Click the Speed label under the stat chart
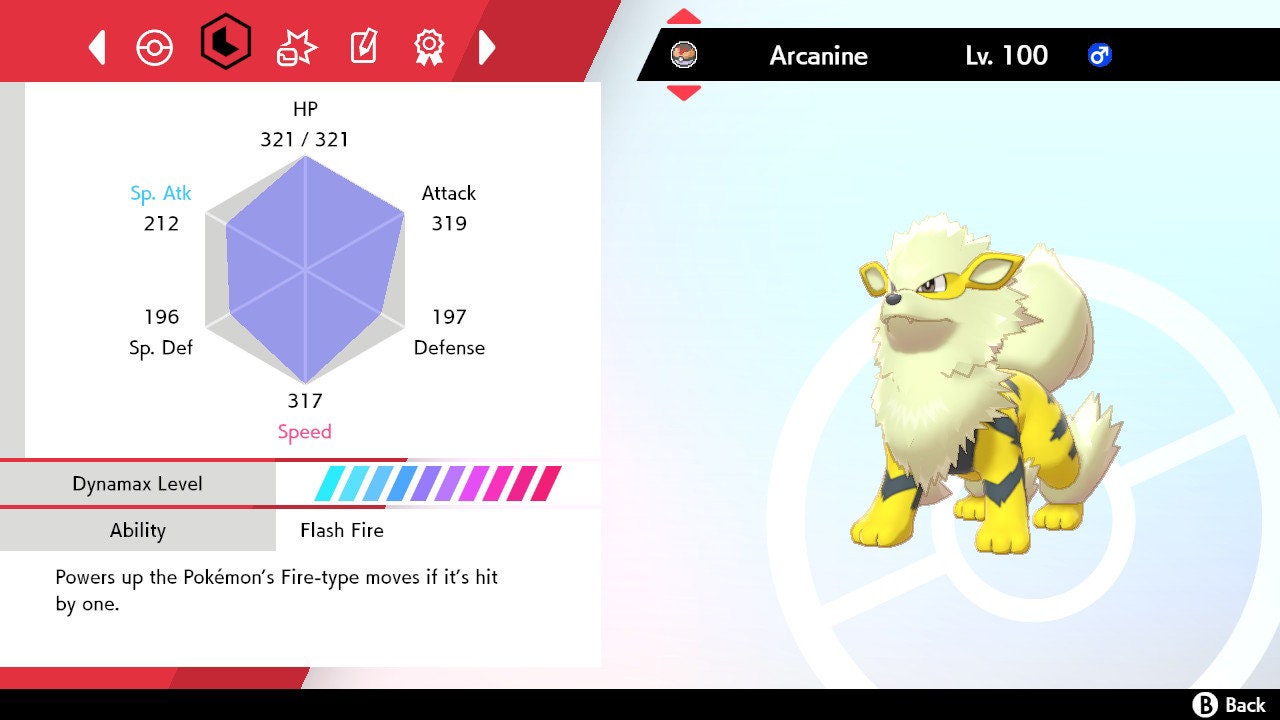The width and height of the screenshot is (1280, 720). [x=304, y=431]
